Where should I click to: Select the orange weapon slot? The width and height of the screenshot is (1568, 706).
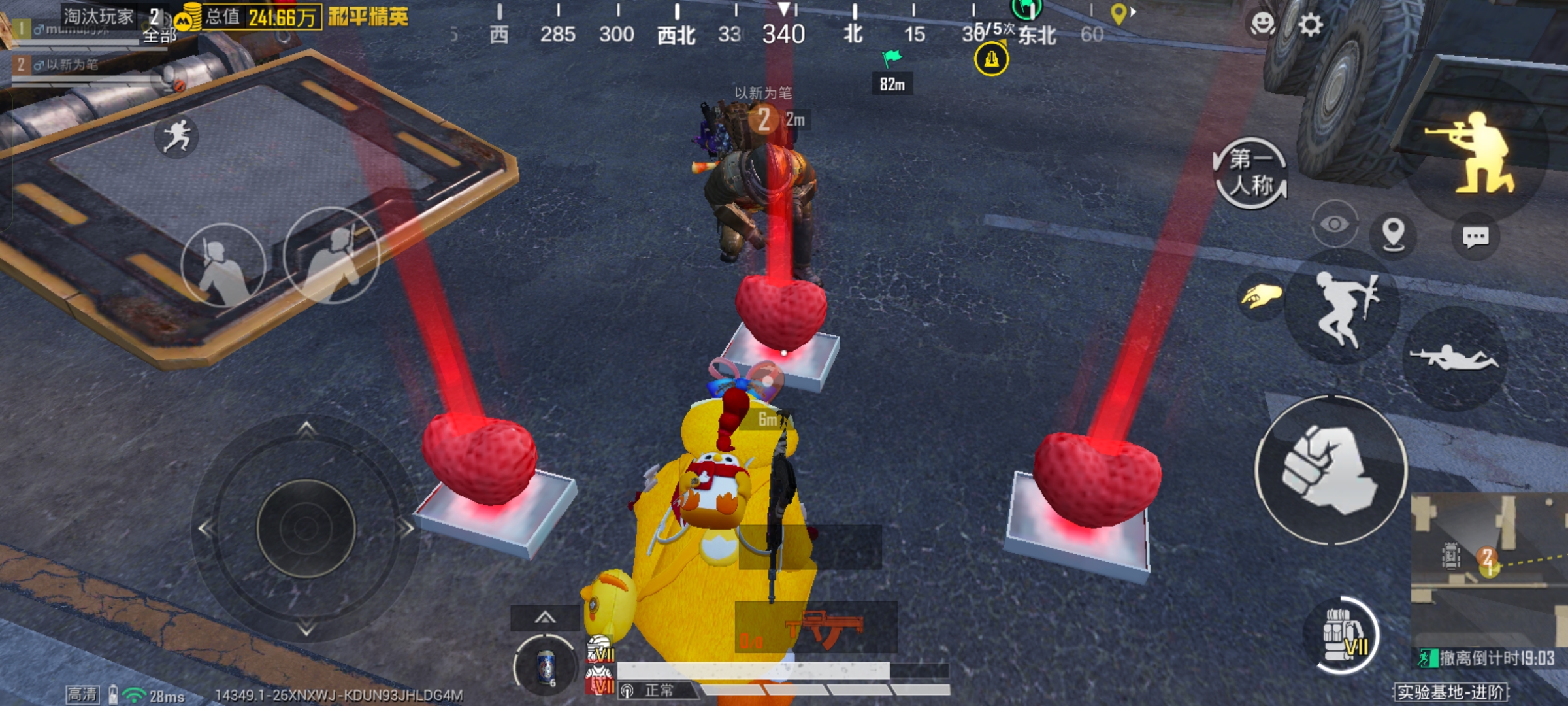pyautogui.click(x=817, y=628)
